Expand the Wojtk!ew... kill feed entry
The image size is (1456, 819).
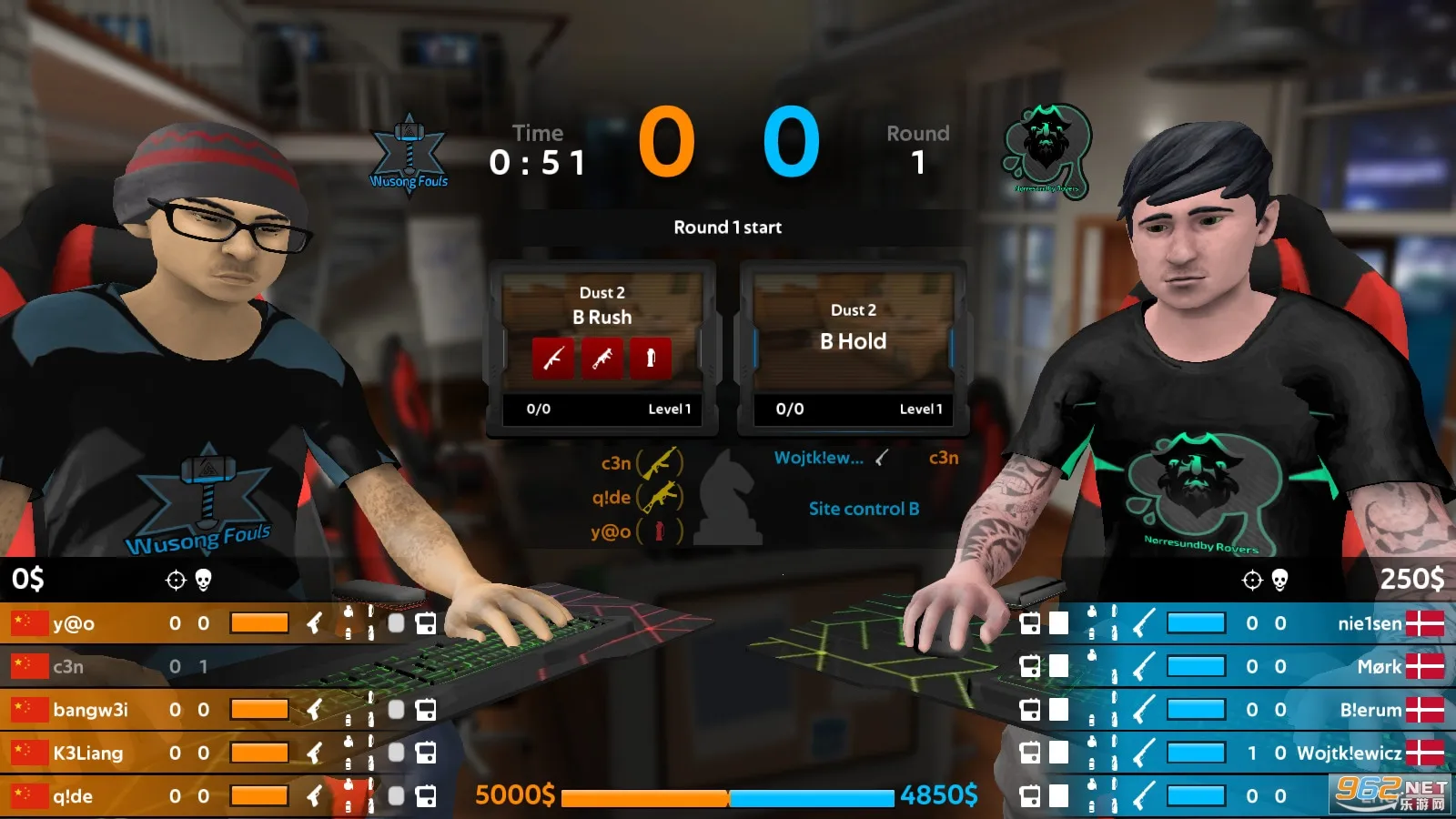click(819, 459)
